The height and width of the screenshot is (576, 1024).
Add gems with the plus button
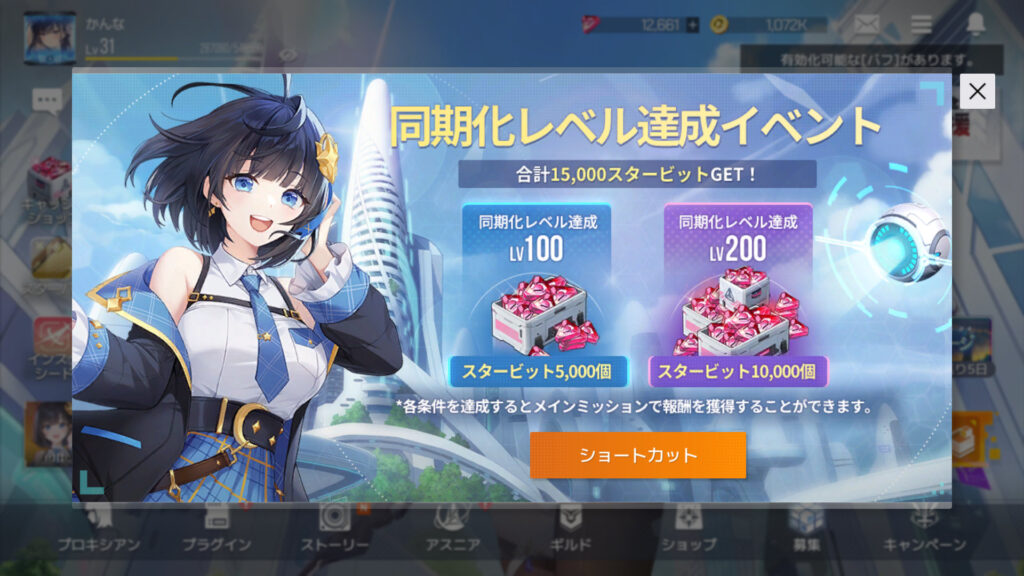pos(691,25)
